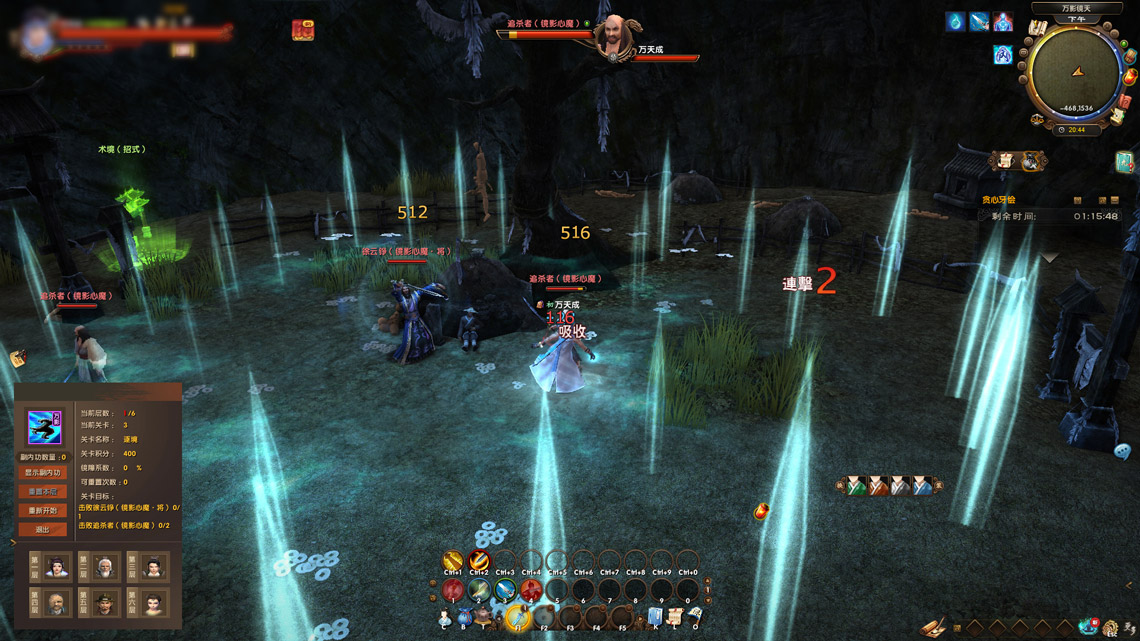
Task: Open the character sheet icon labeled C
Action: click(x=444, y=617)
